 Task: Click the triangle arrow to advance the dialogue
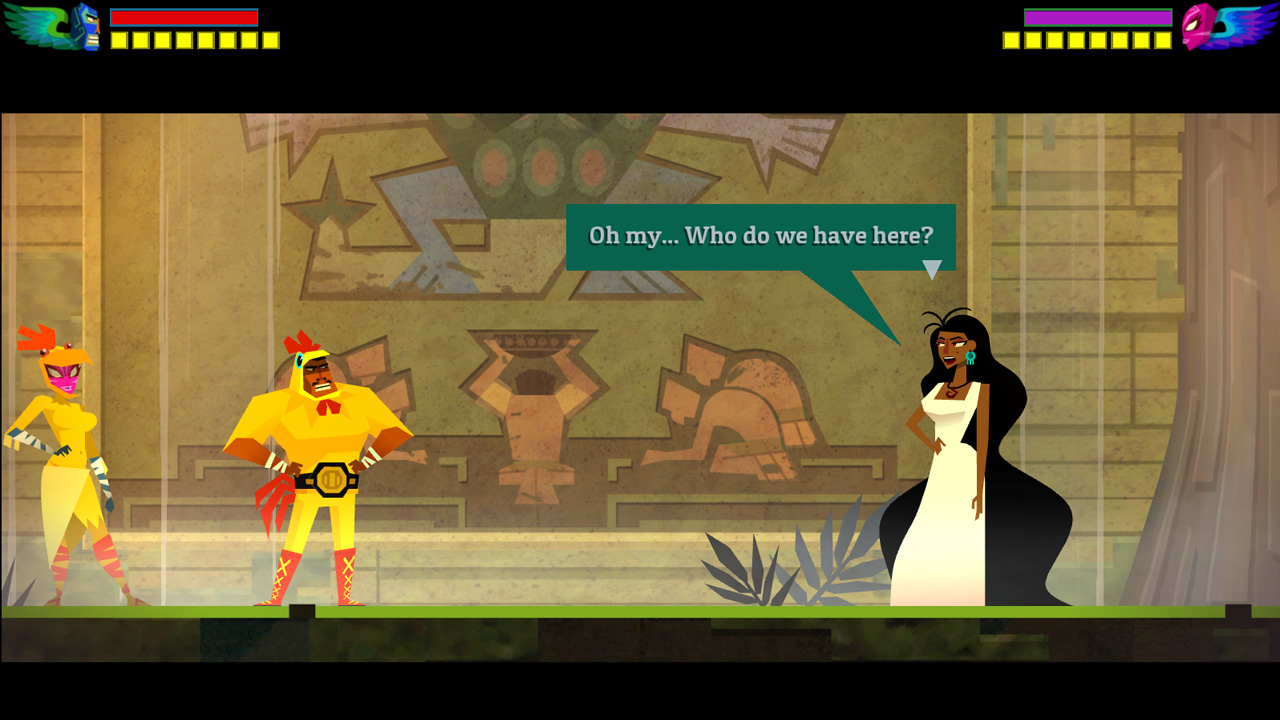[934, 265]
